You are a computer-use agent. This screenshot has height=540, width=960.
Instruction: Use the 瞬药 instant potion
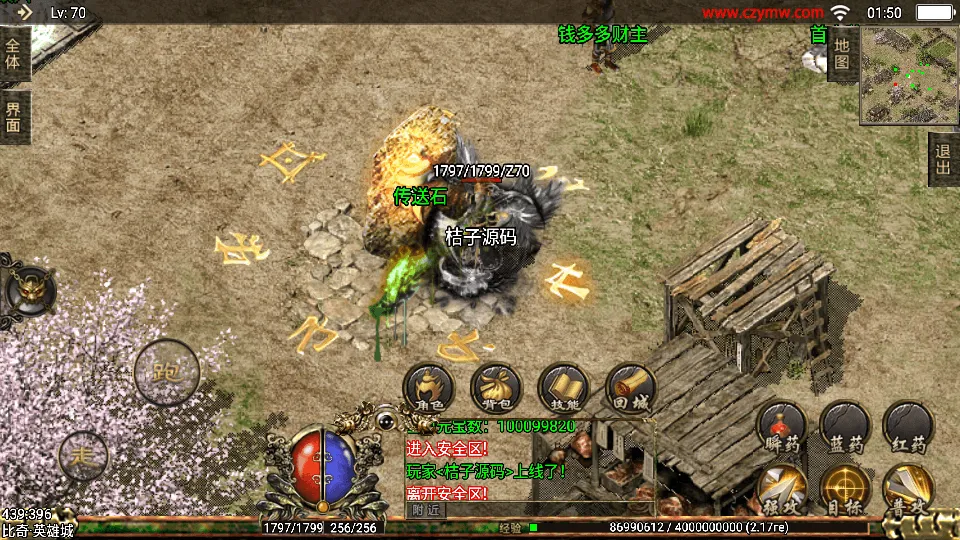(781, 426)
